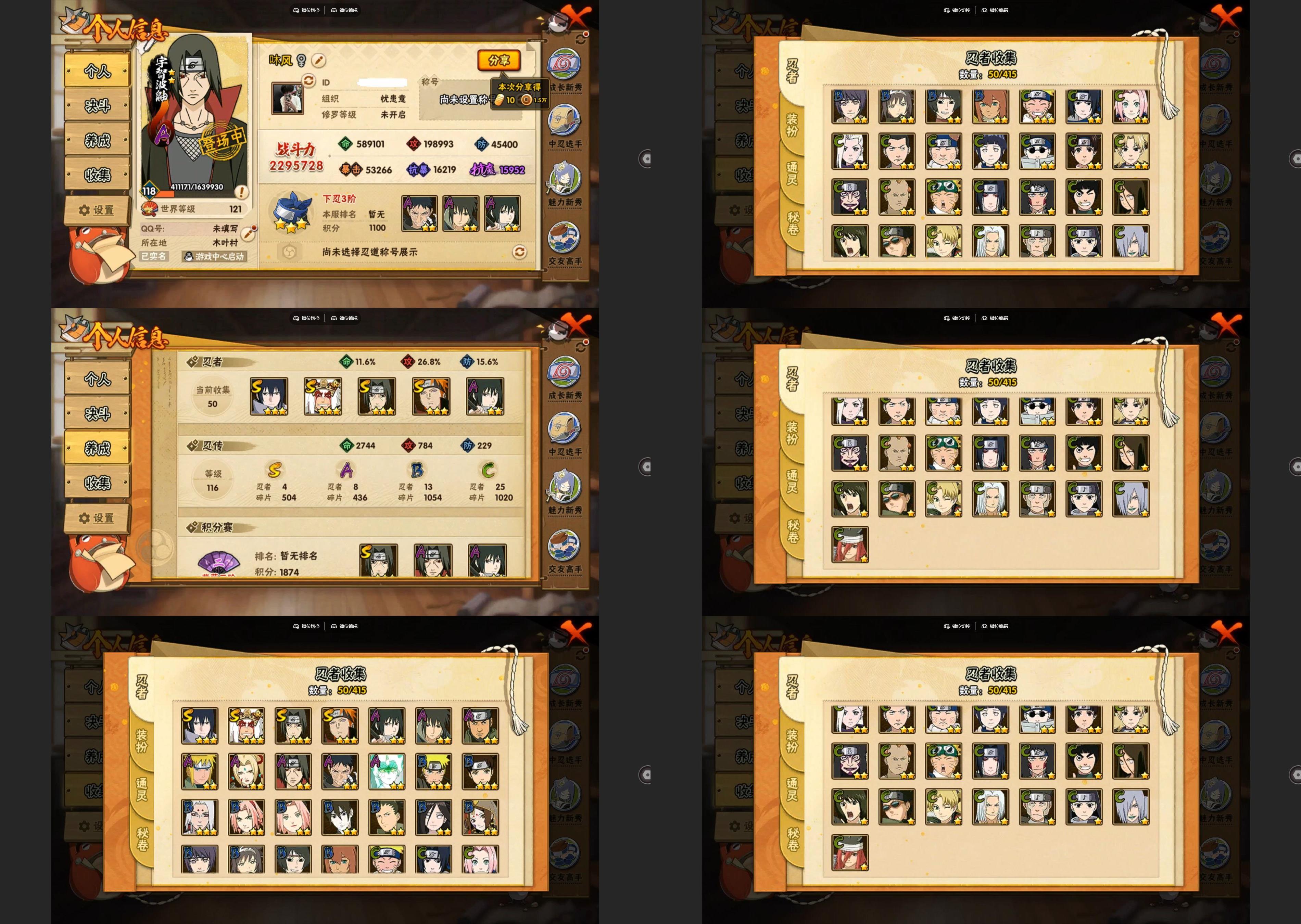Edit the player name 咊风 with pencil icon
This screenshot has height=924, width=1301.
coord(319,60)
